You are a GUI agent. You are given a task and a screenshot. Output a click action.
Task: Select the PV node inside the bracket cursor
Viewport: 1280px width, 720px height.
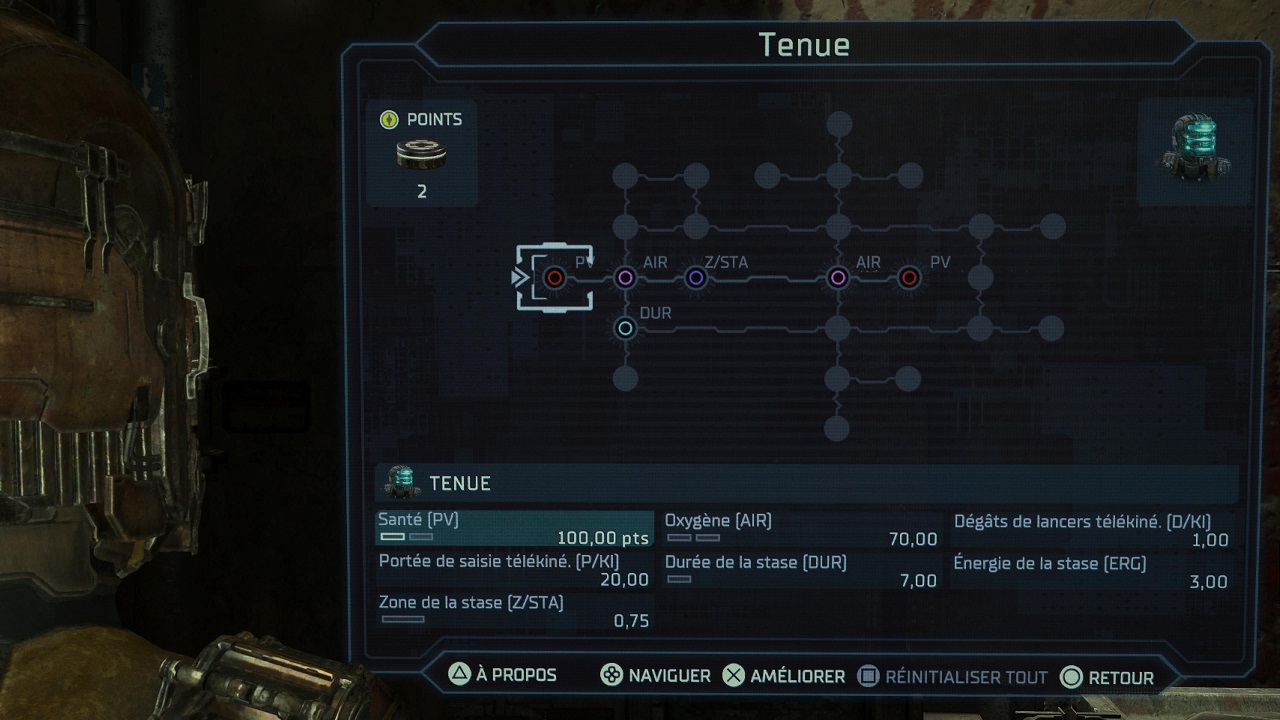click(x=555, y=277)
